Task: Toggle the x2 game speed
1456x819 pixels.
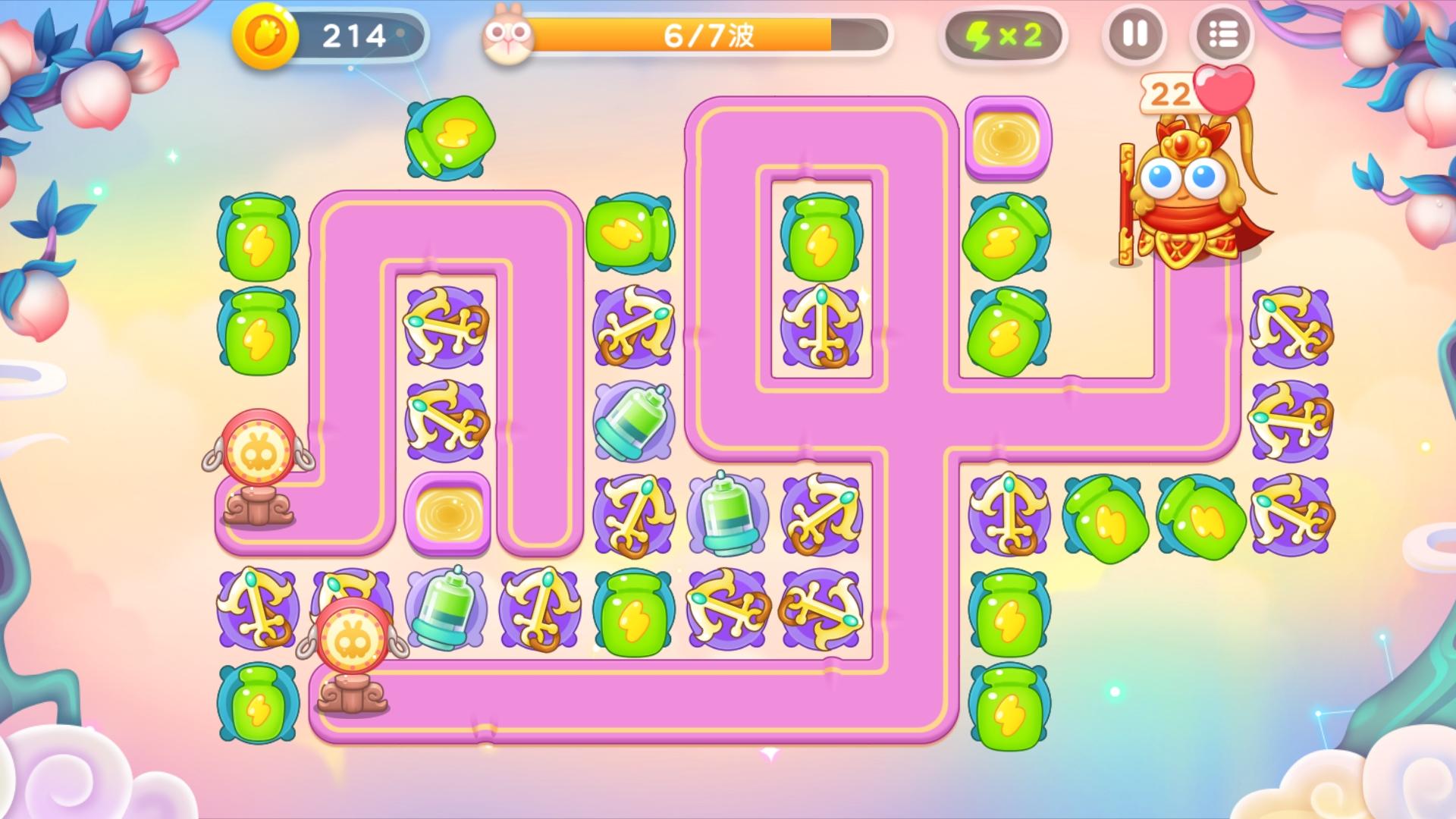Action: pyautogui.click(x=1003, y=35)
